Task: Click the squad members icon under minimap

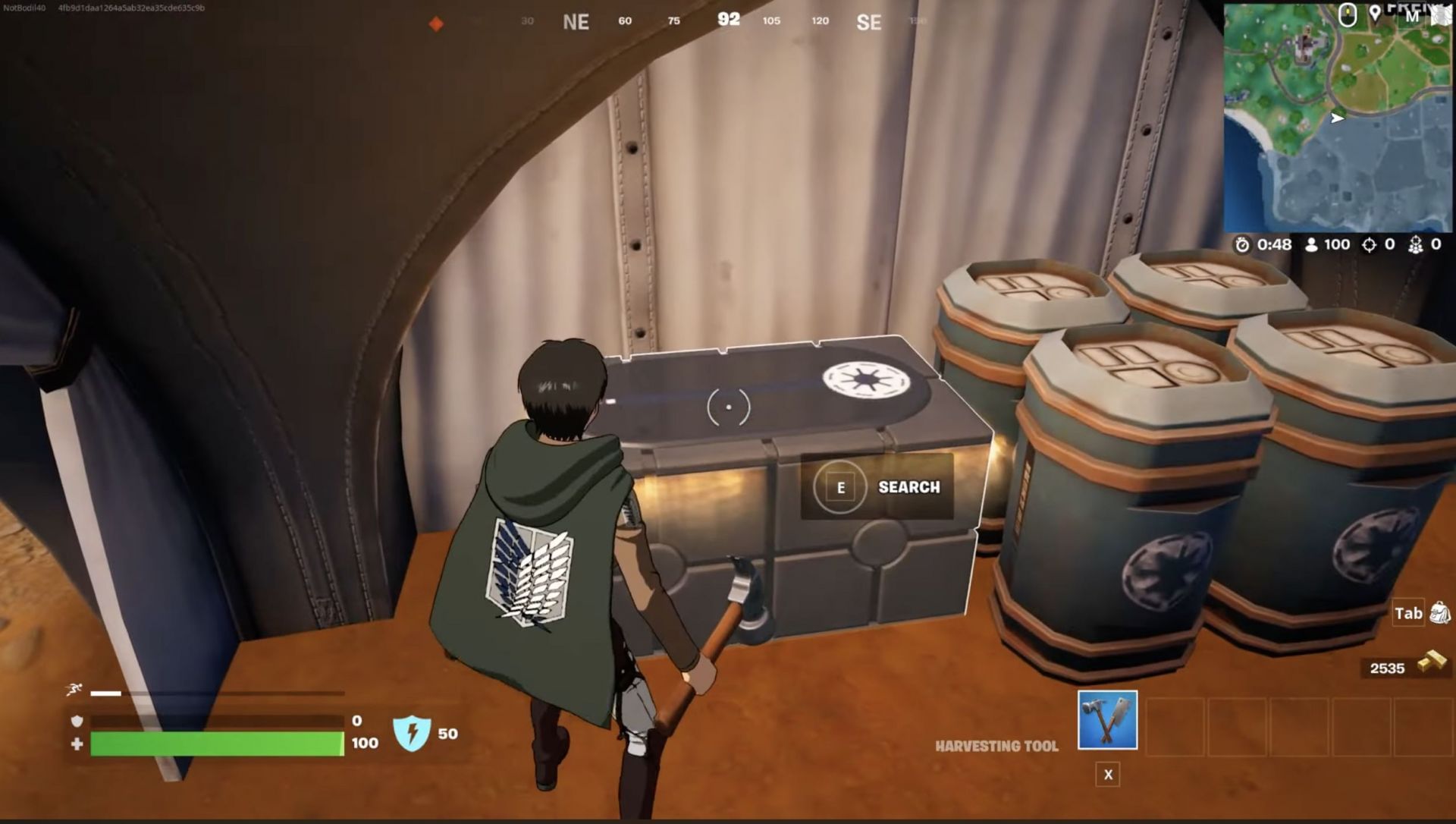Action: (1417, 244)
